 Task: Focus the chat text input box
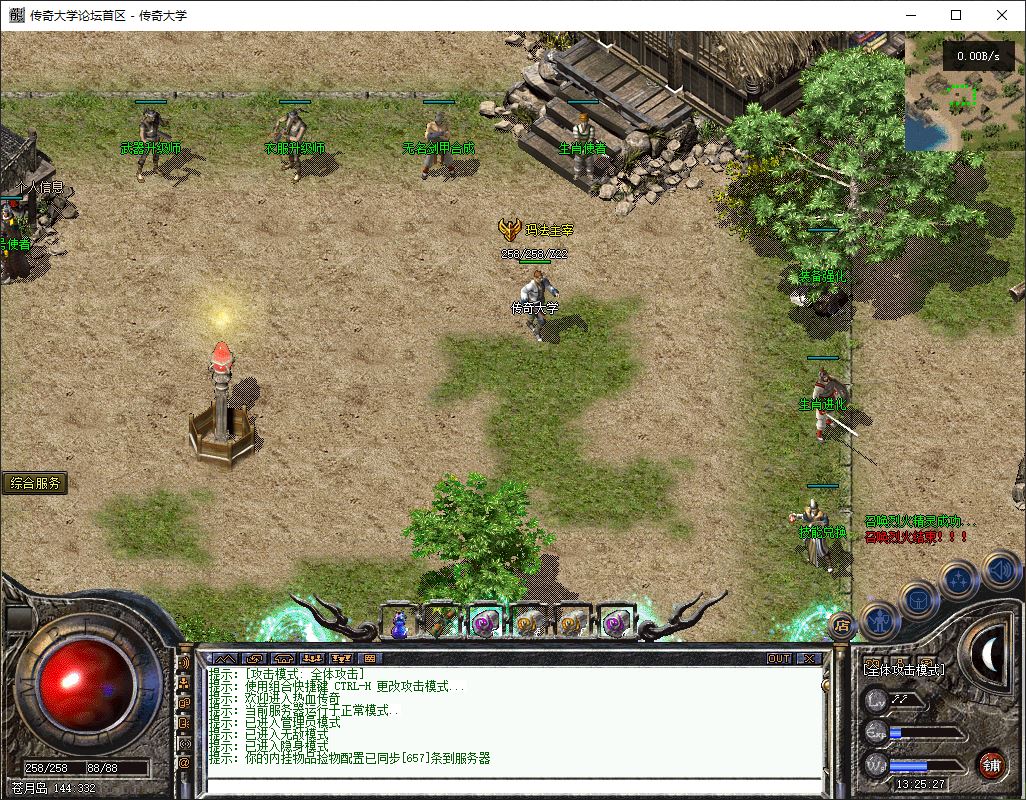510,784
